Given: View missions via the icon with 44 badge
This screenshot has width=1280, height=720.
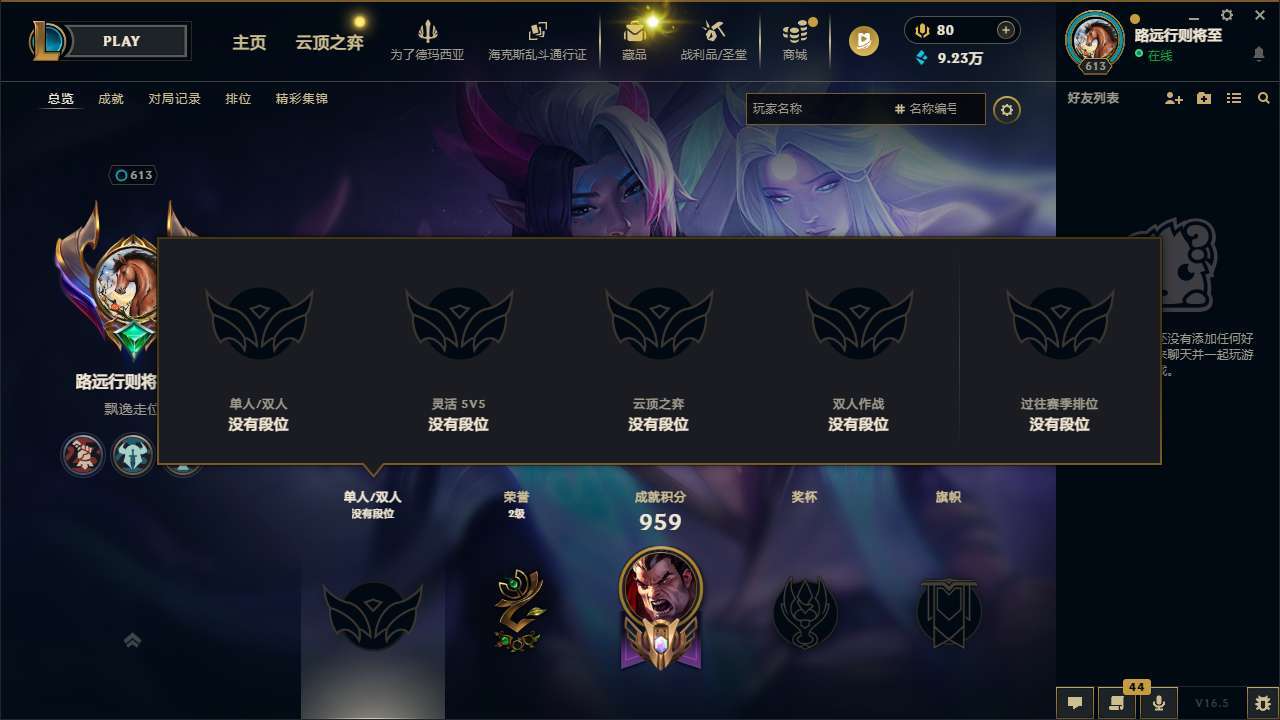Looking at the screenshot, I should pos(1116,703).
